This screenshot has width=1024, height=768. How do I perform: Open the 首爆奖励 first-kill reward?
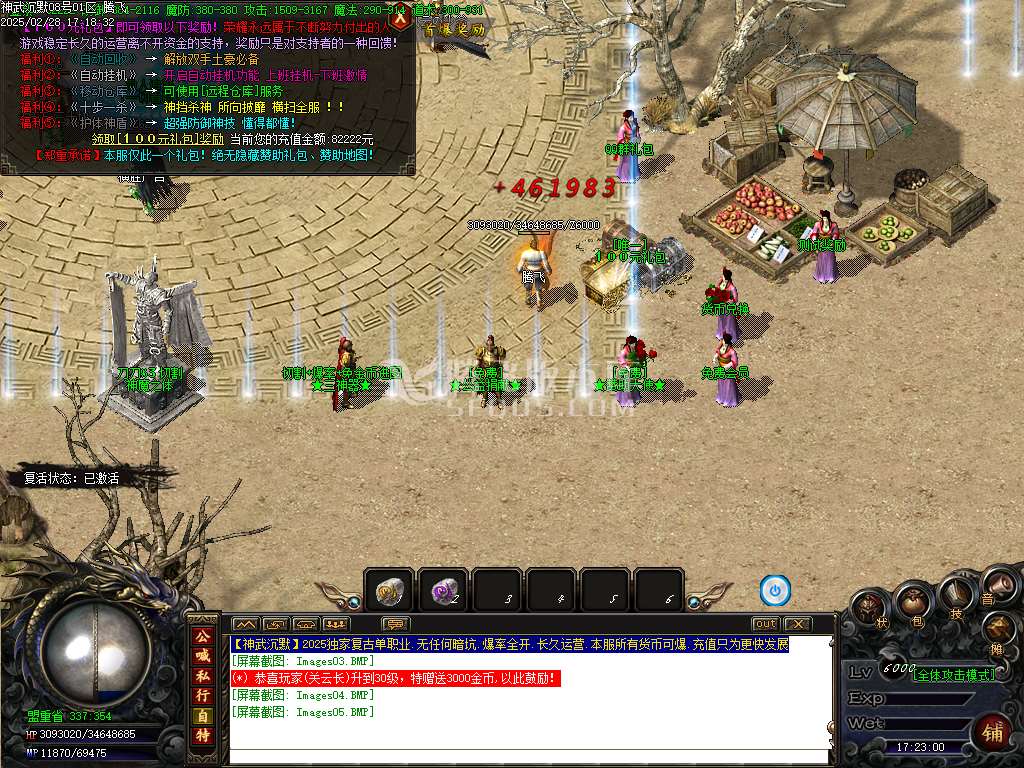coord(454,30)
